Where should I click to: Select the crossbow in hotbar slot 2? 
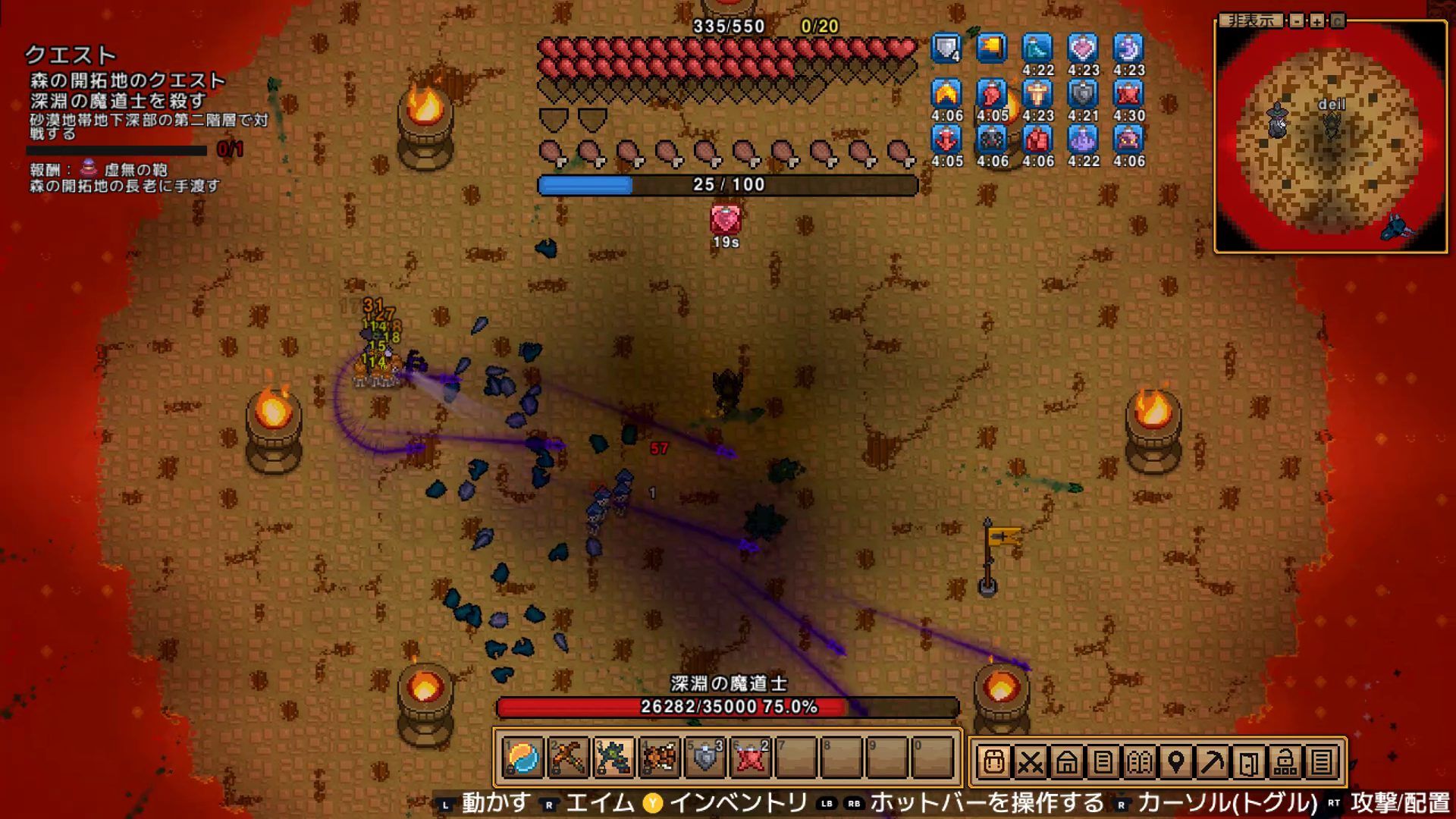[x=568, y=757]
